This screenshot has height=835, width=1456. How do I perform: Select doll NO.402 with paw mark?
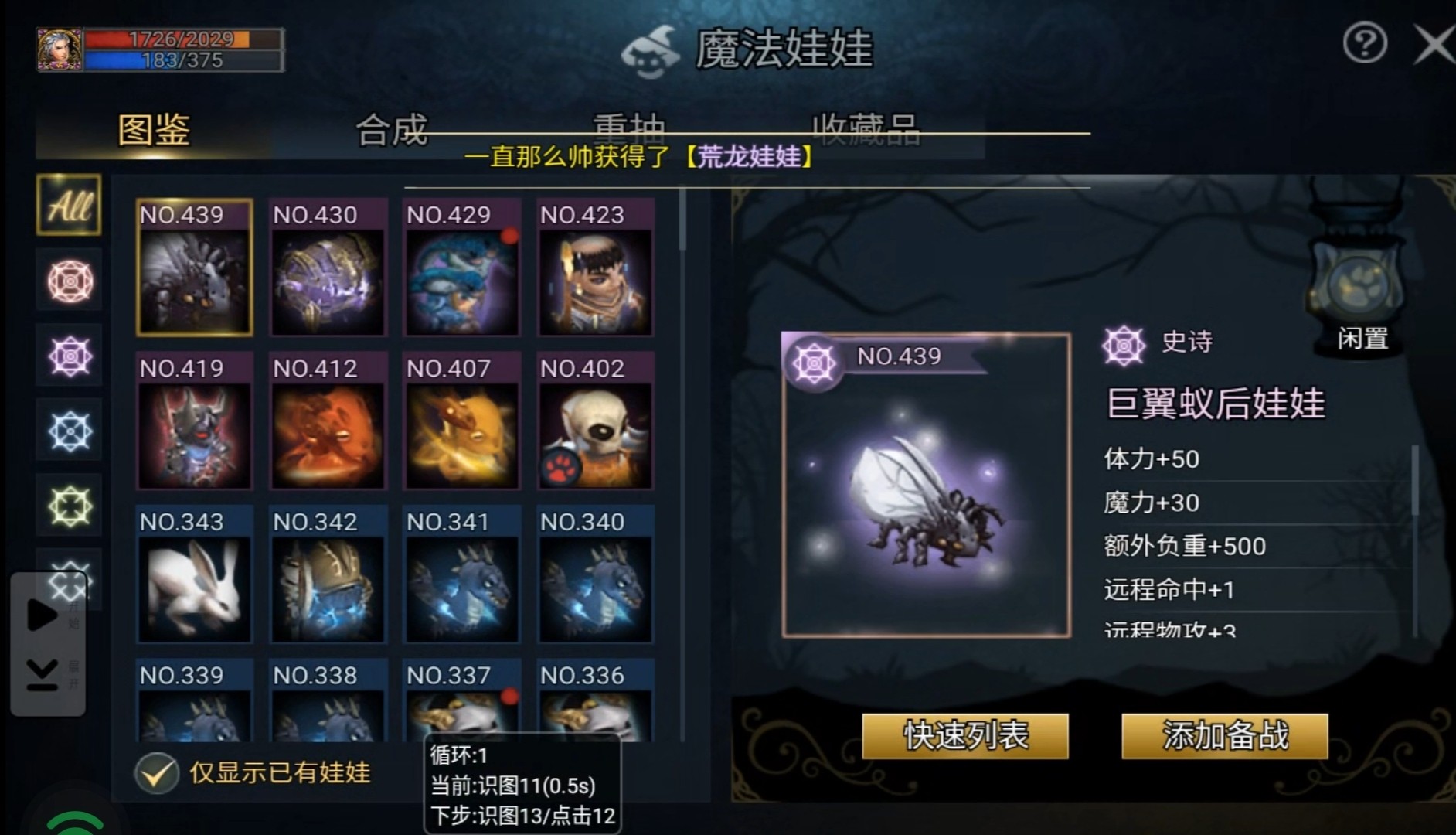(595, 421)
